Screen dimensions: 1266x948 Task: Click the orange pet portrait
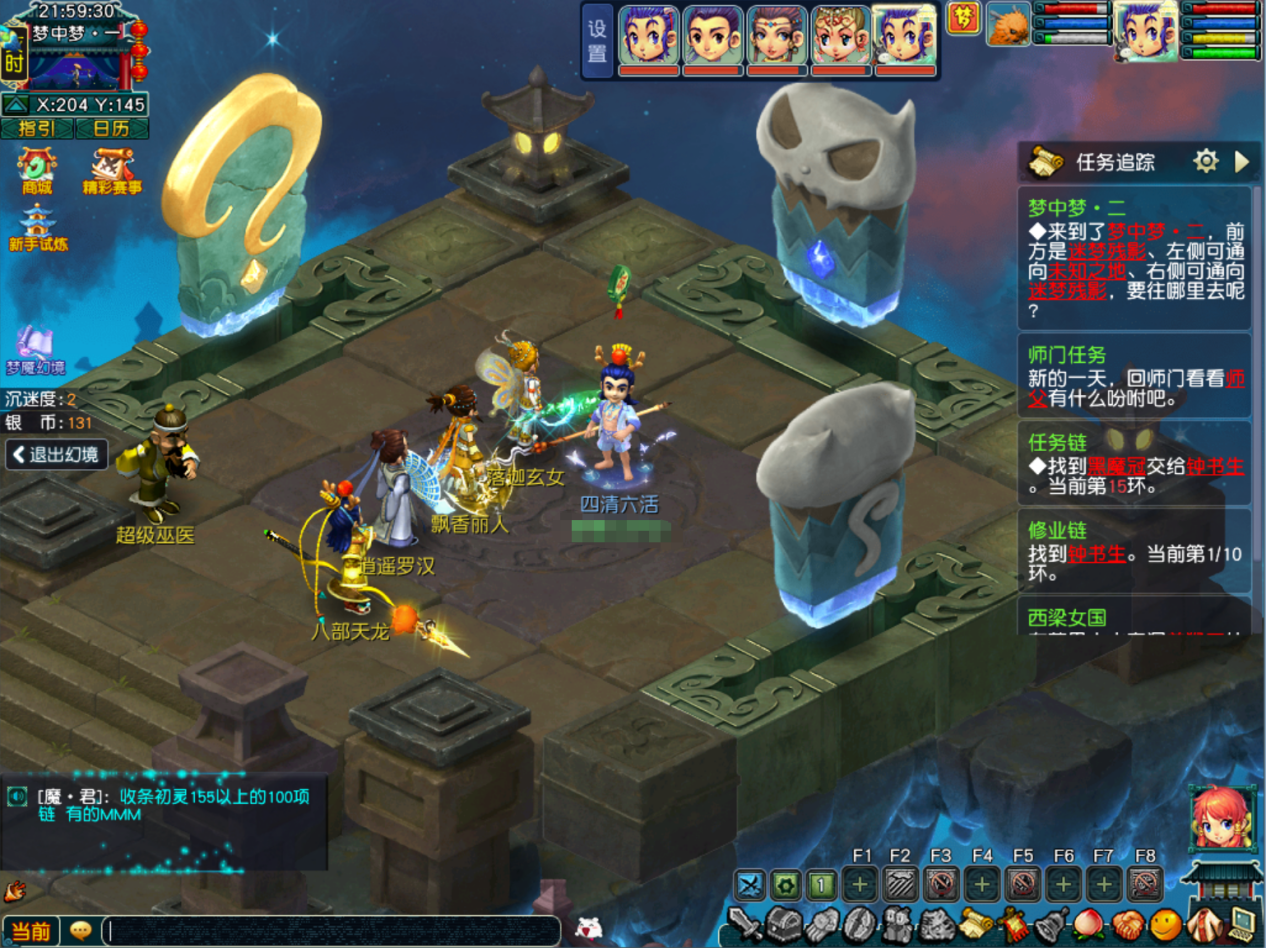coord(1008,25)
